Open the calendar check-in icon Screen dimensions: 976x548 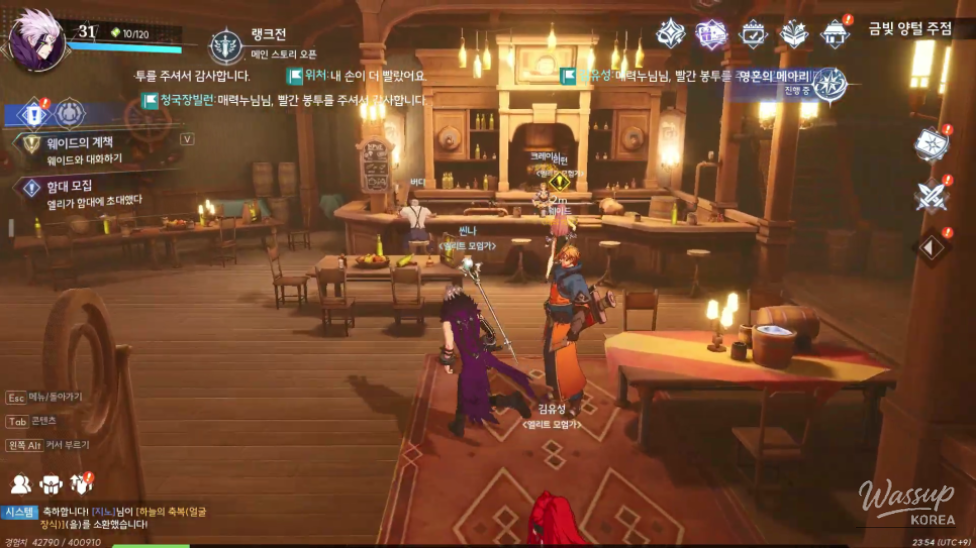[752, 34]
